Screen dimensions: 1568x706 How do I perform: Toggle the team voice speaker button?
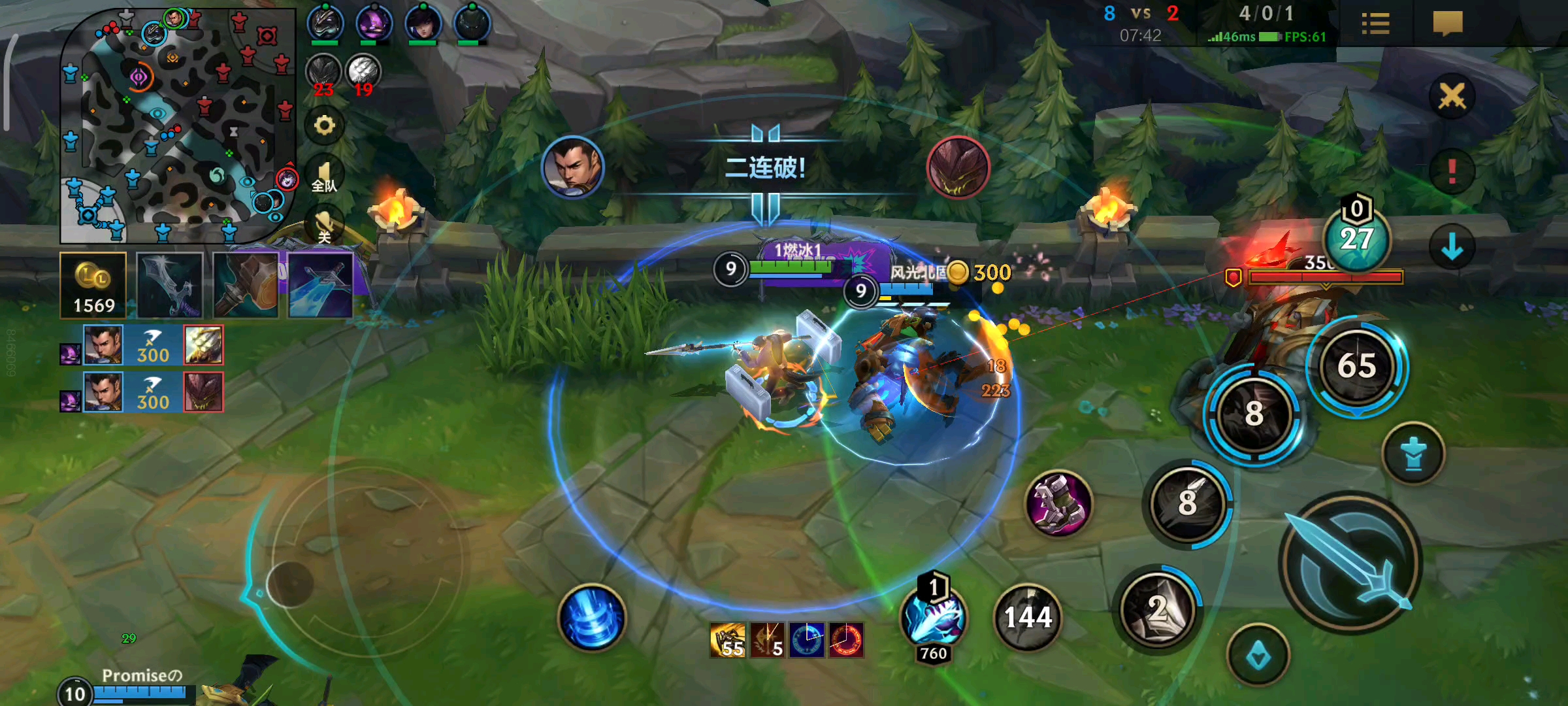pos(324,175)
